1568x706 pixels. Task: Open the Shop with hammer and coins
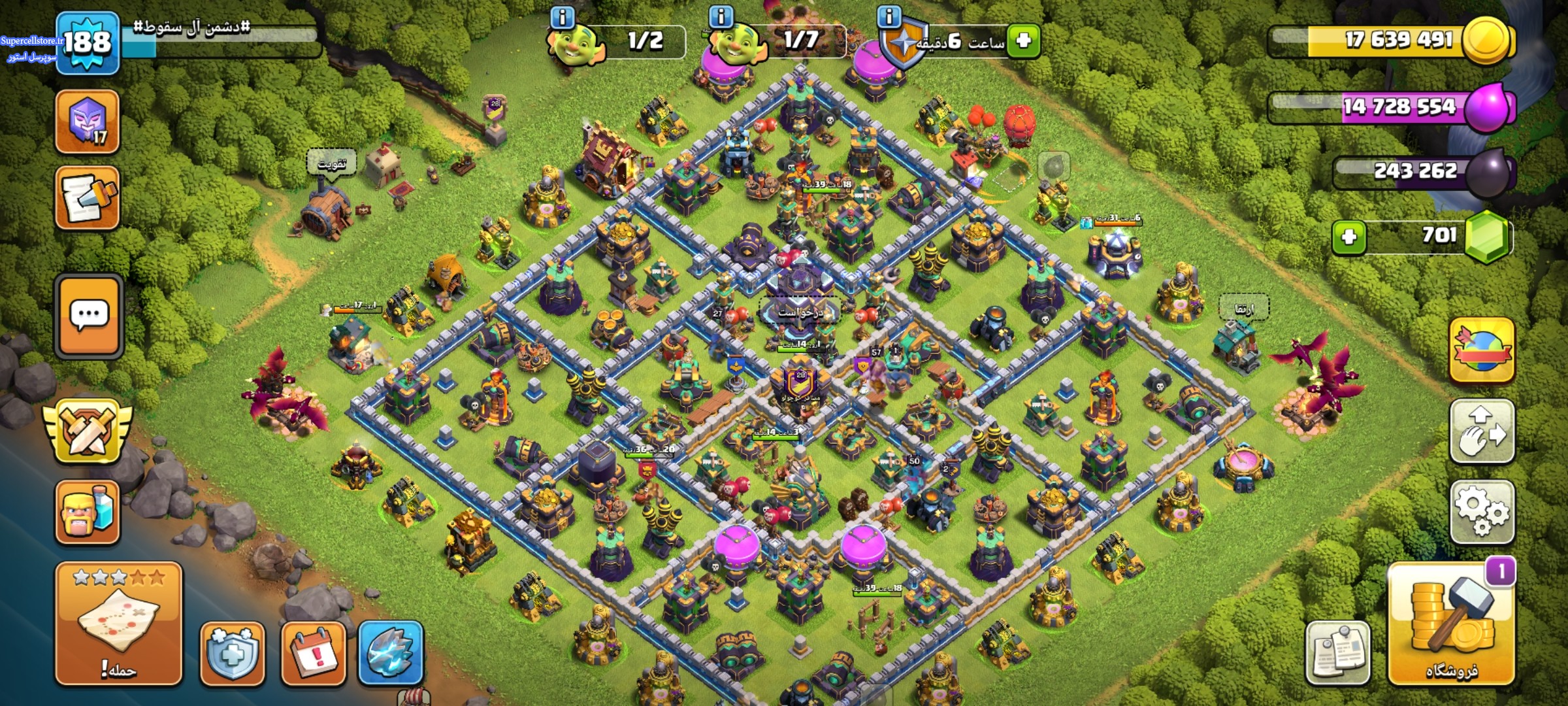coord(1452,625)
